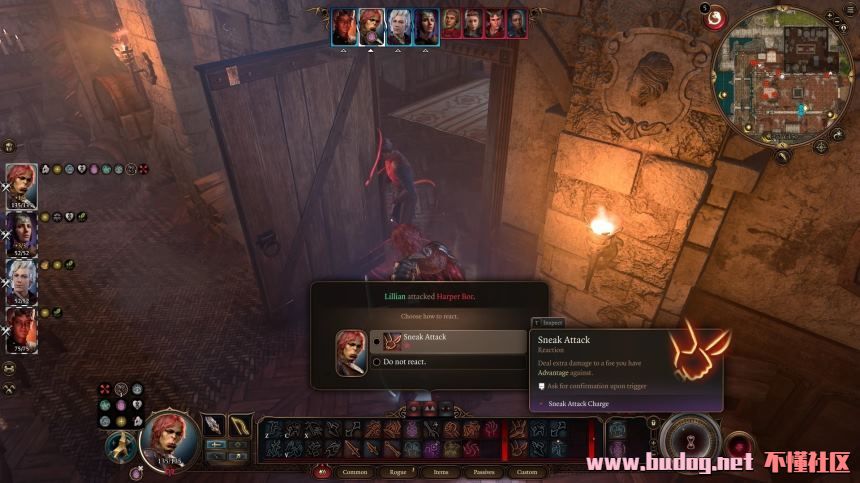This screenshot has height=483, width=860.
Task: Open the Rogue hotbar tab
Action: [x=398, y=471]
